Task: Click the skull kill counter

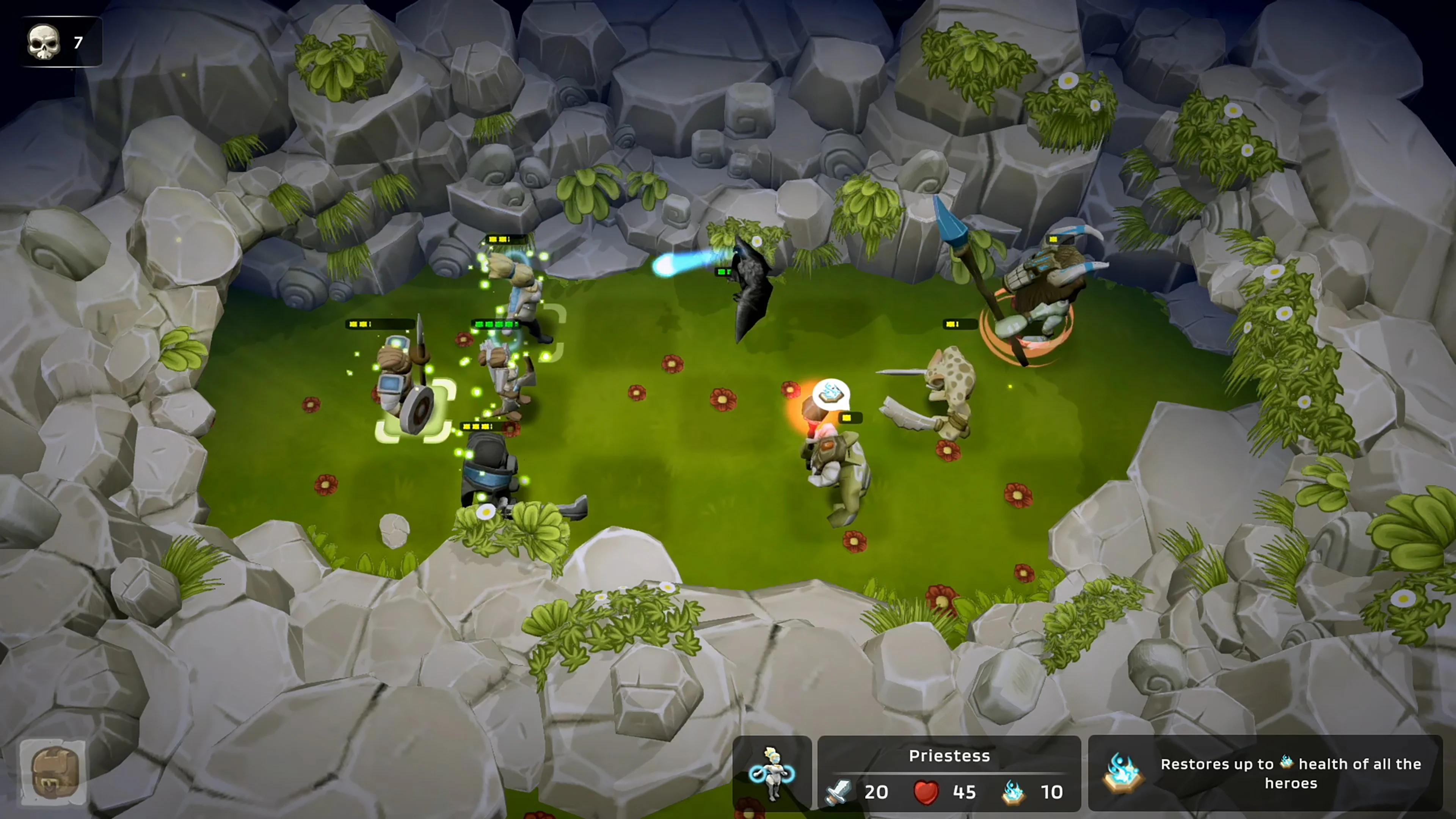Action: [44, 41]
